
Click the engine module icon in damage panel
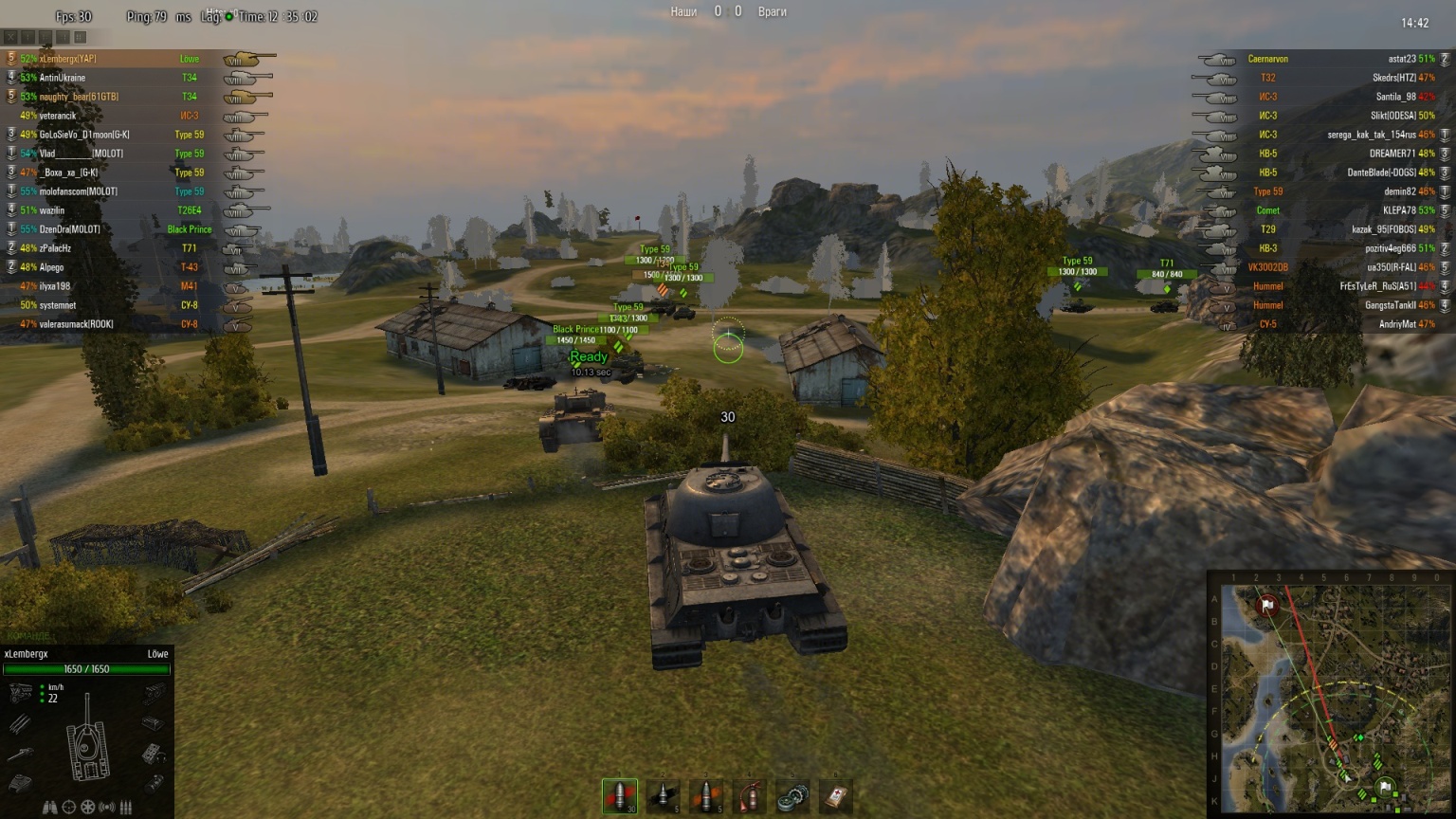(21, 693)
